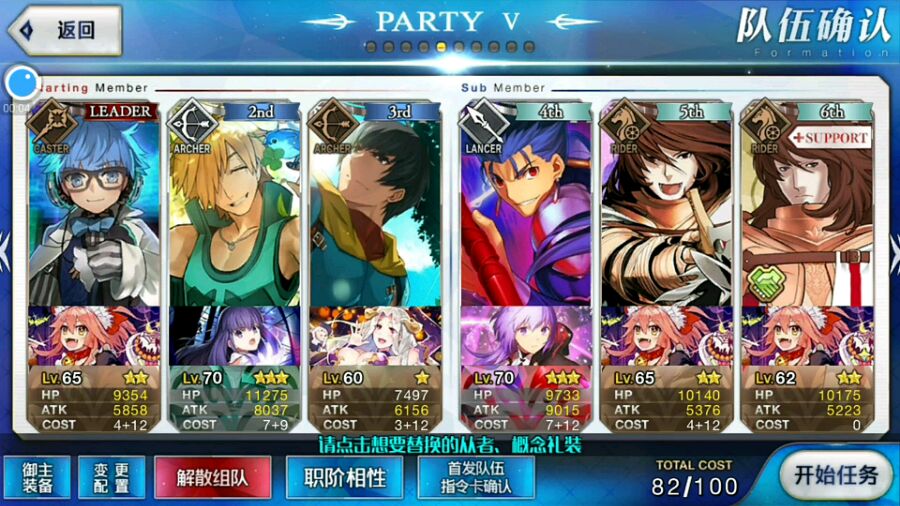Image resolution: width=900 pixels, height=506 pixels.
Task: Tap the 3rd servant's craft essence thumbnail
Action: (x=374, y=336)
